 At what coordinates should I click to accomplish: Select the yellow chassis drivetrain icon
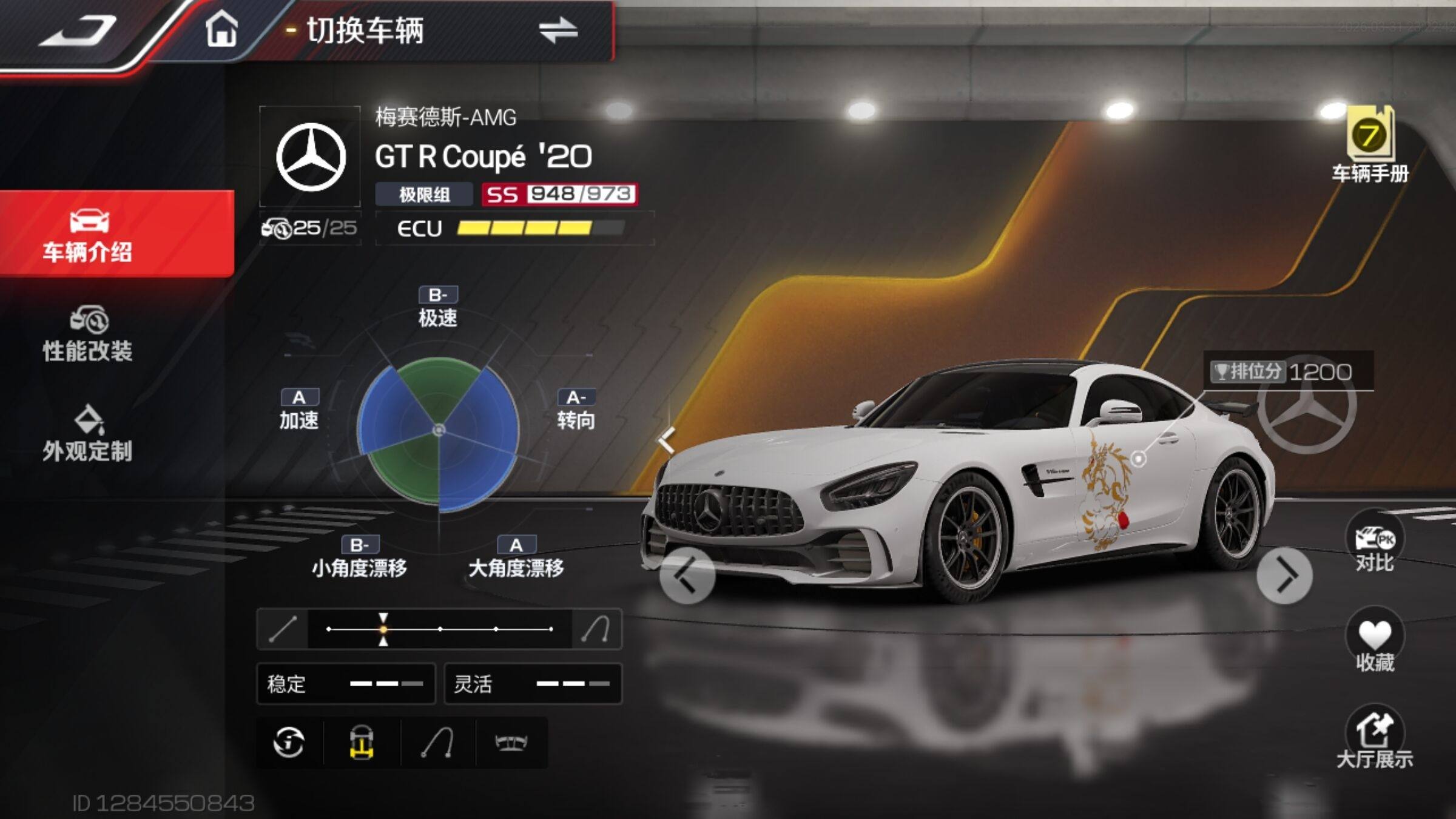[362, 742]
